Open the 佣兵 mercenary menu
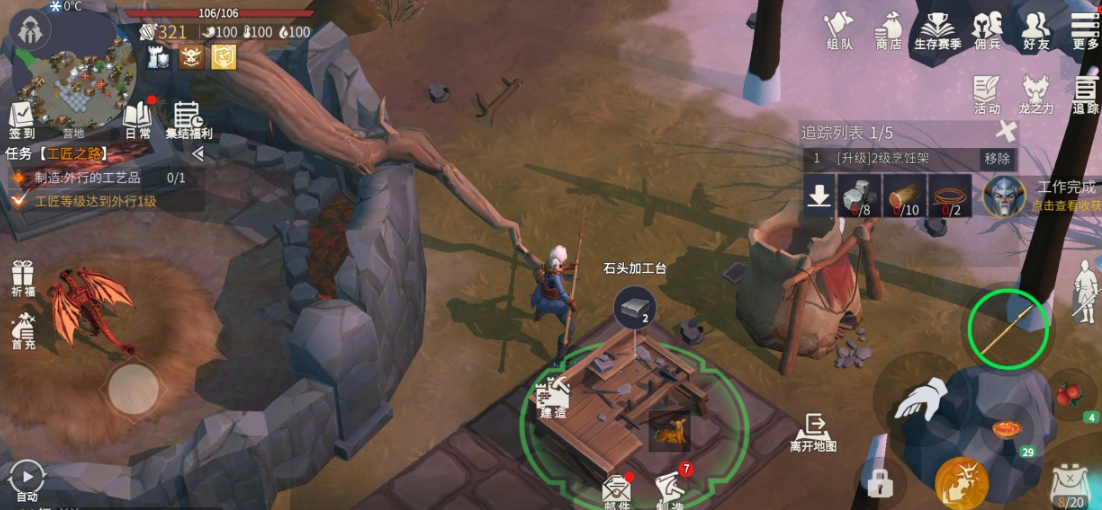The height and width of the screenshot is (510, 1102). 987,29
